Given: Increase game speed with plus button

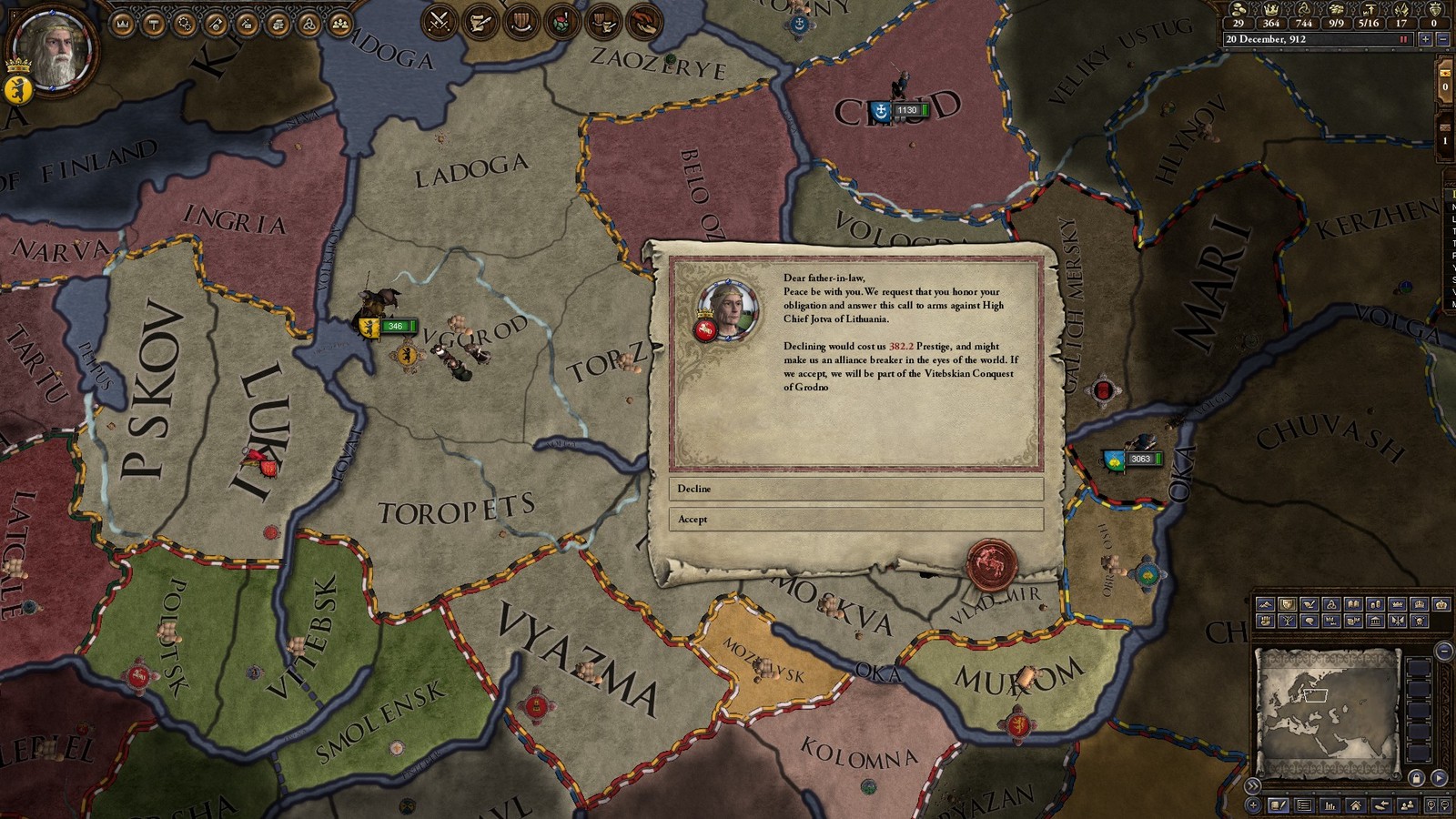Looking at the screenshot, I should click(1425, 39).
